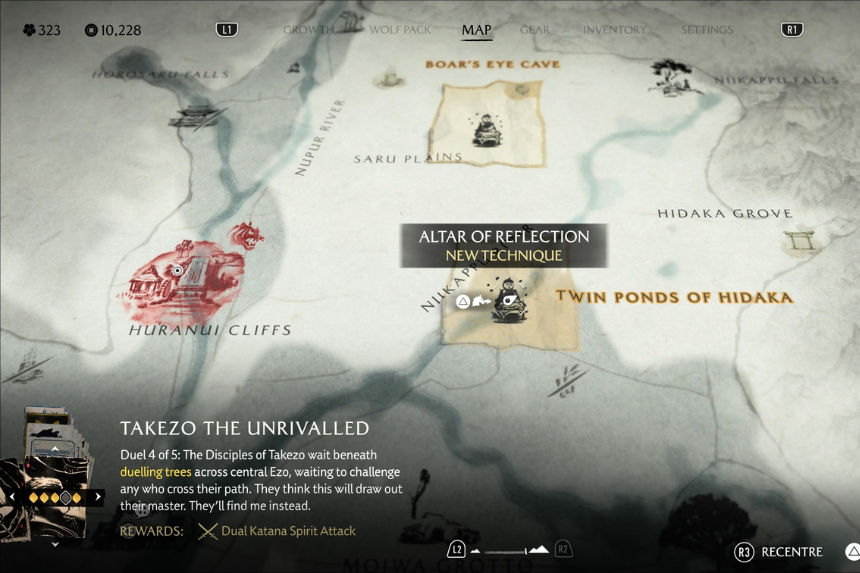Choose the Twin Ponds altar marker
Image resolution: width=860 pixels, height=573 pixels.
(509, 301)
